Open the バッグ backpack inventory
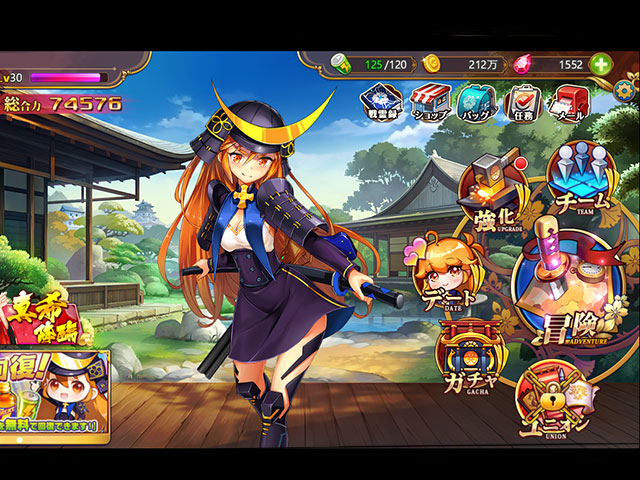The width and height of the screenshot is (640, 480). pos(477,101)
